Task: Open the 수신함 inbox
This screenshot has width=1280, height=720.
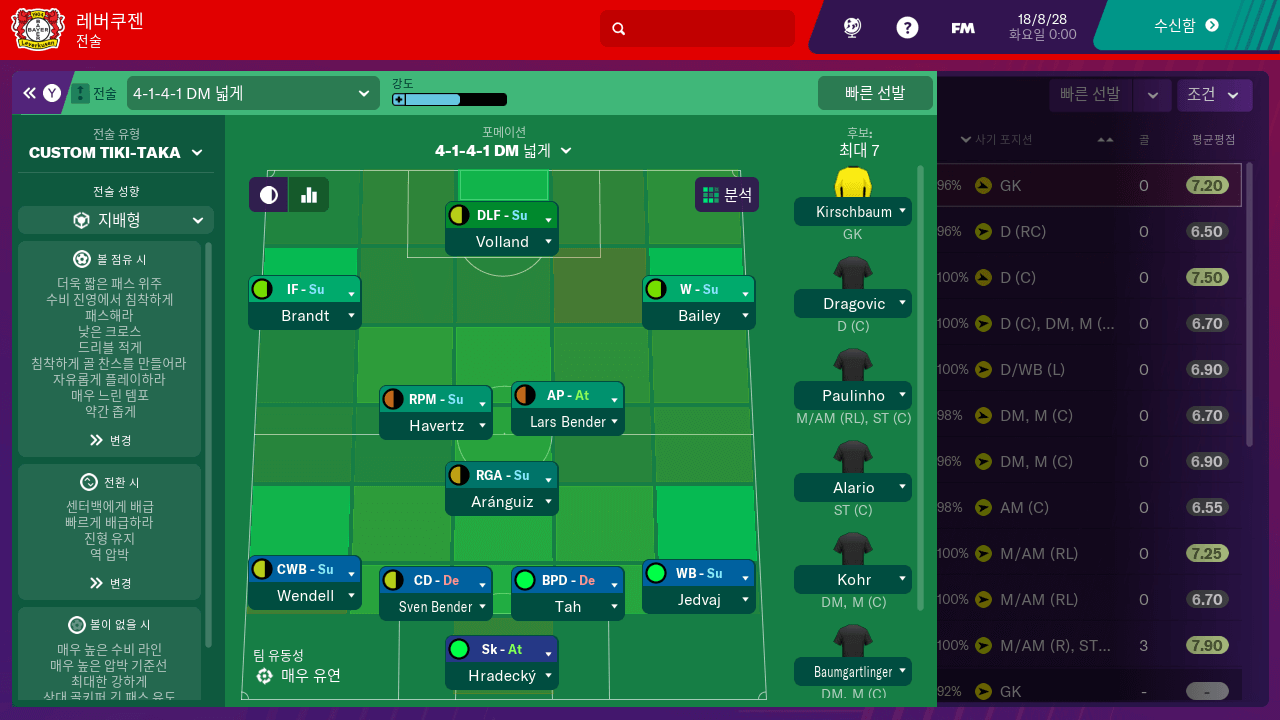Action: [1186, 26]
